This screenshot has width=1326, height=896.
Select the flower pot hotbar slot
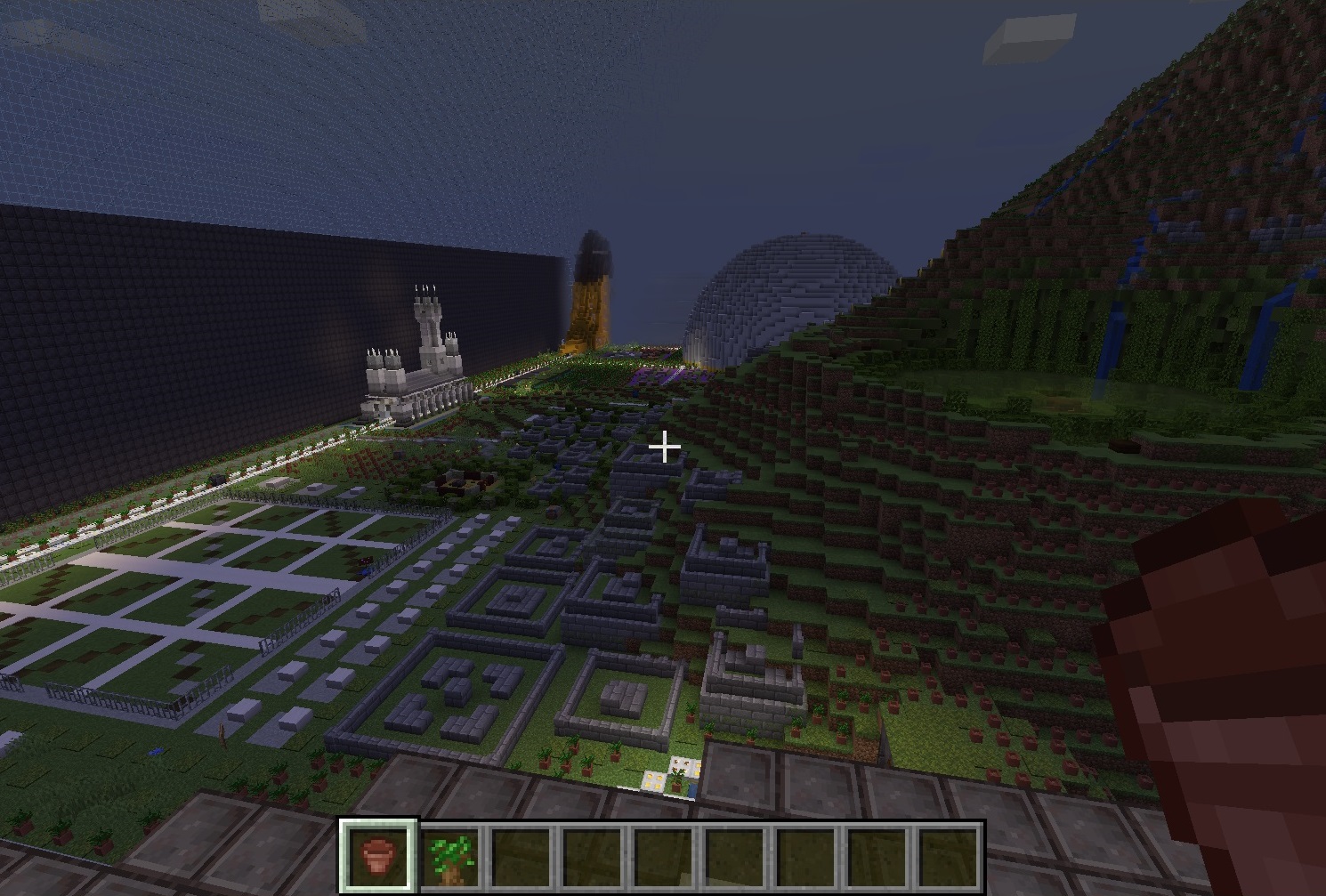point(378,856)
